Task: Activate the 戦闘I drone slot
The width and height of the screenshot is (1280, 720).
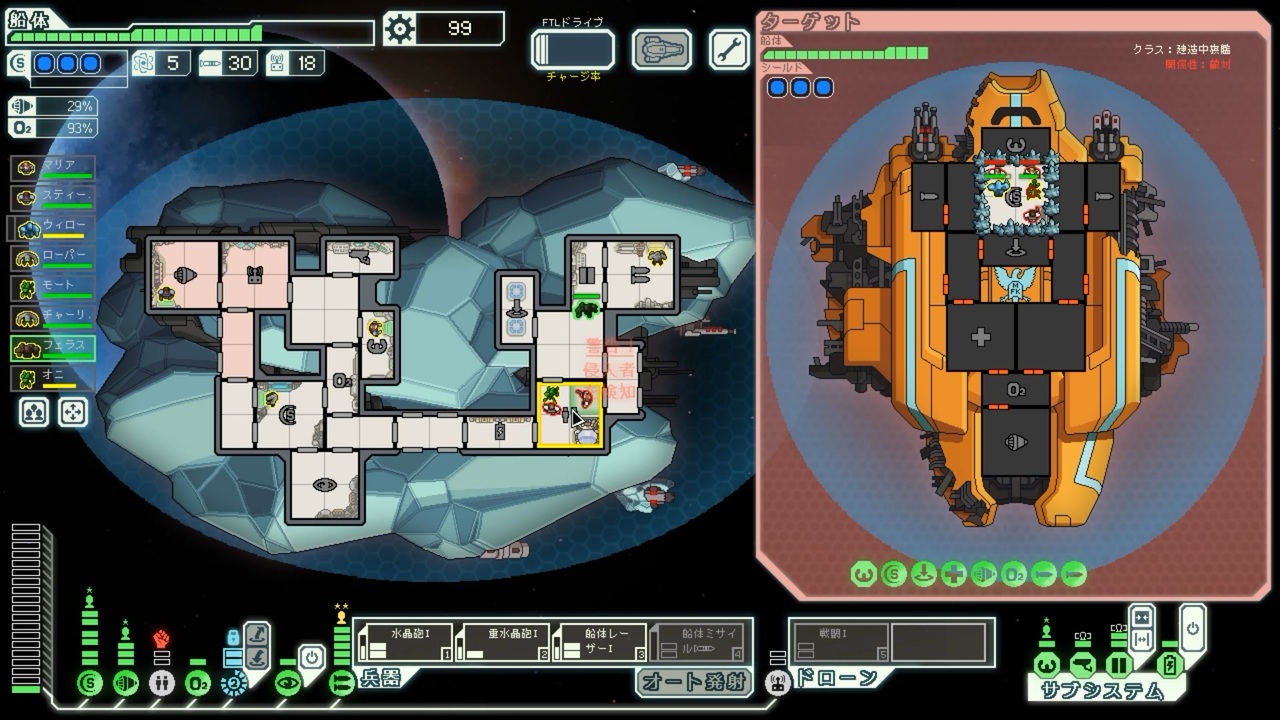Action: pyautogui.click(x=840, y=641)
